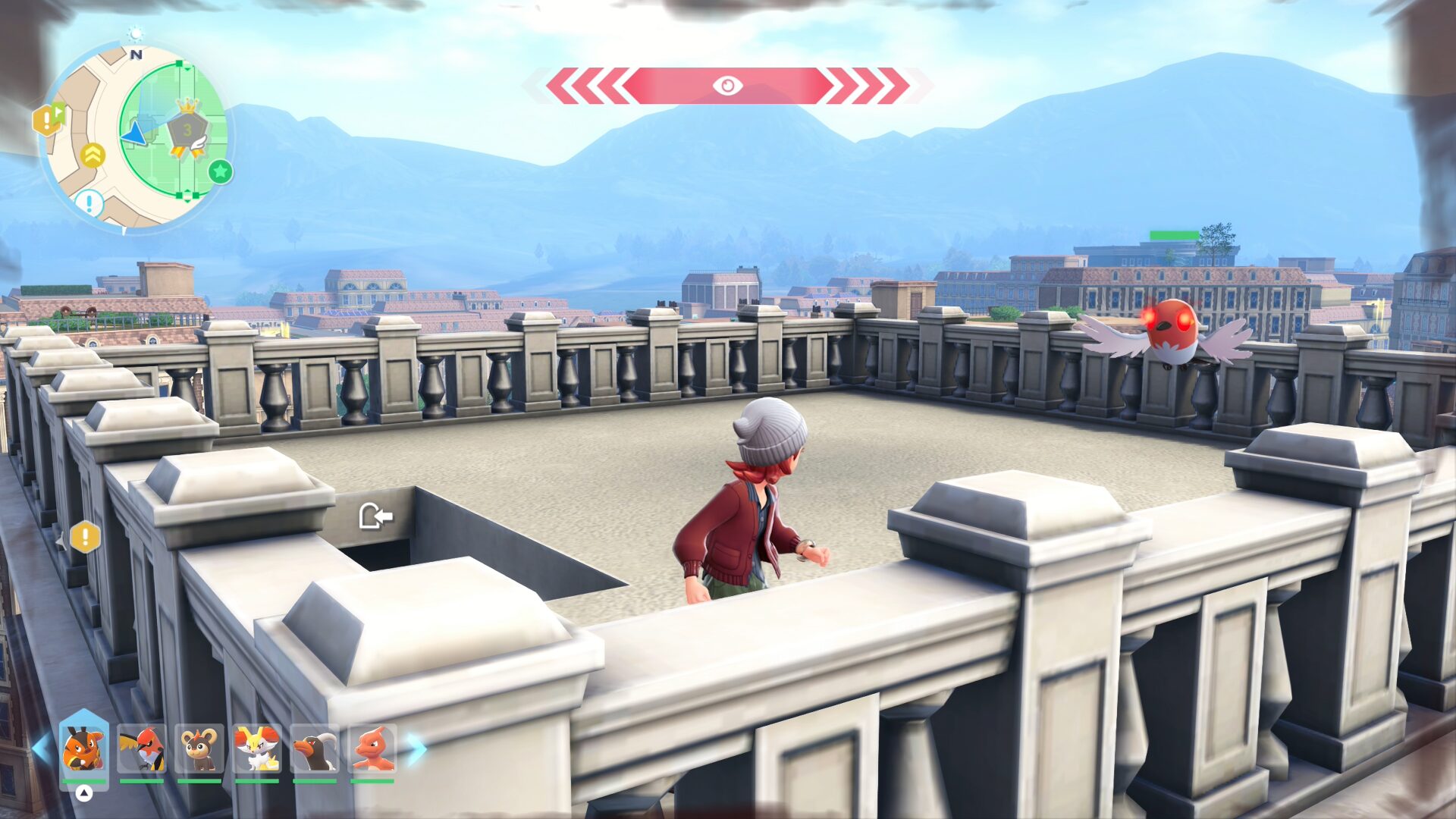
Task: Click the green star marker on minimap
Action: [221, 172]
